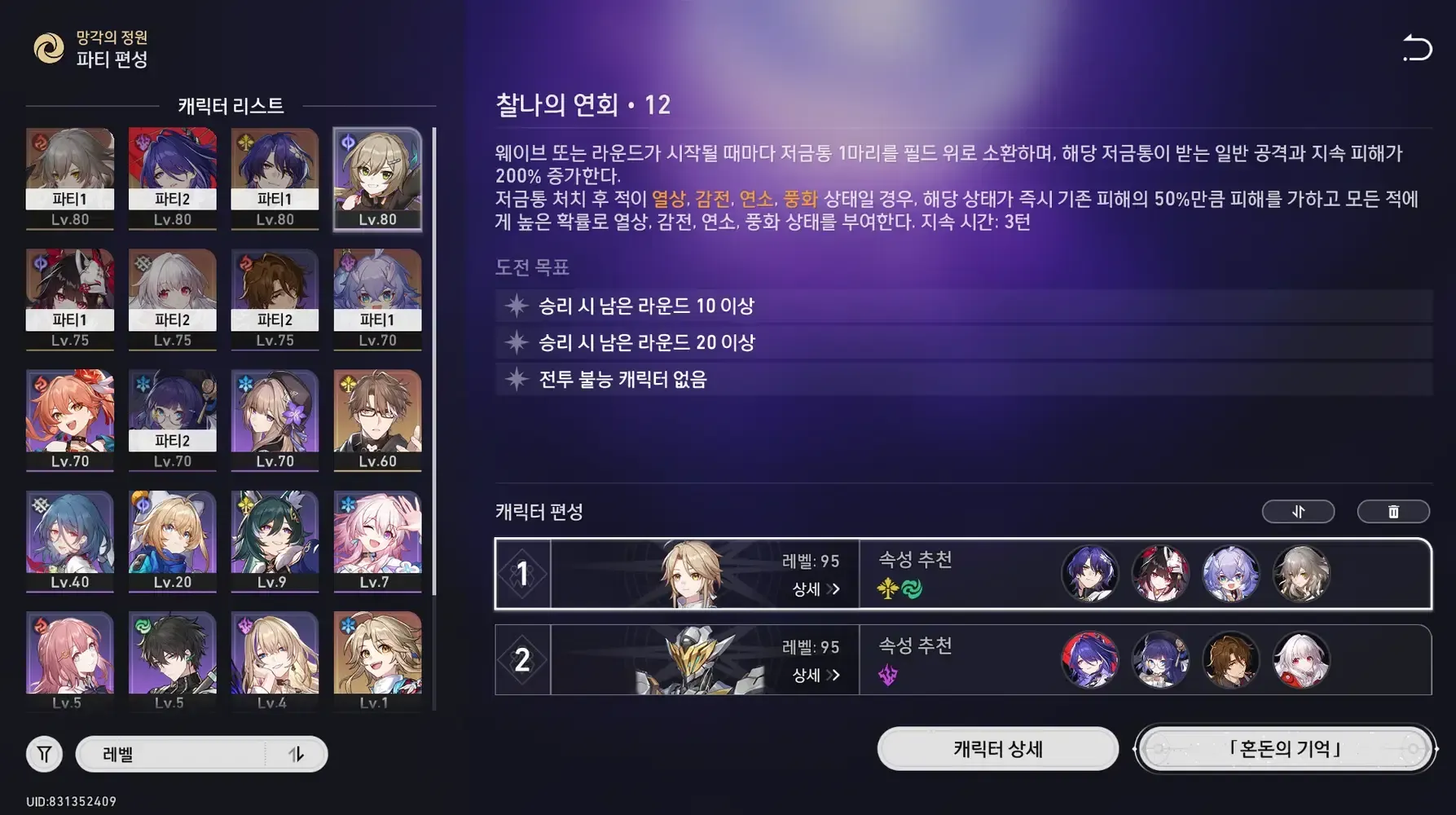Click the 캐릭터 상세 button

pyautogui.click(x=997, y=750)
